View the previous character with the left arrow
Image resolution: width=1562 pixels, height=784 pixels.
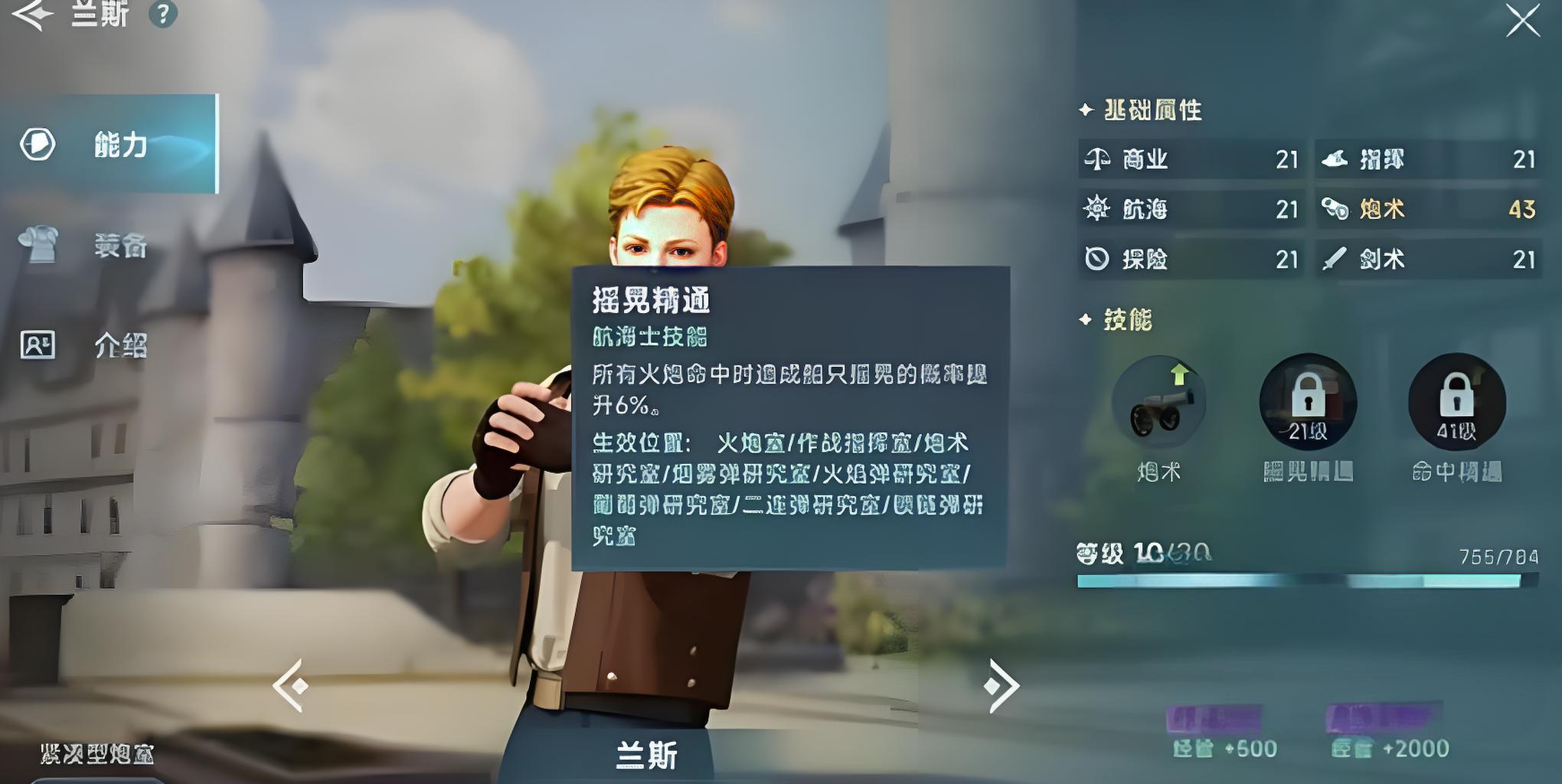click(291, 685)
